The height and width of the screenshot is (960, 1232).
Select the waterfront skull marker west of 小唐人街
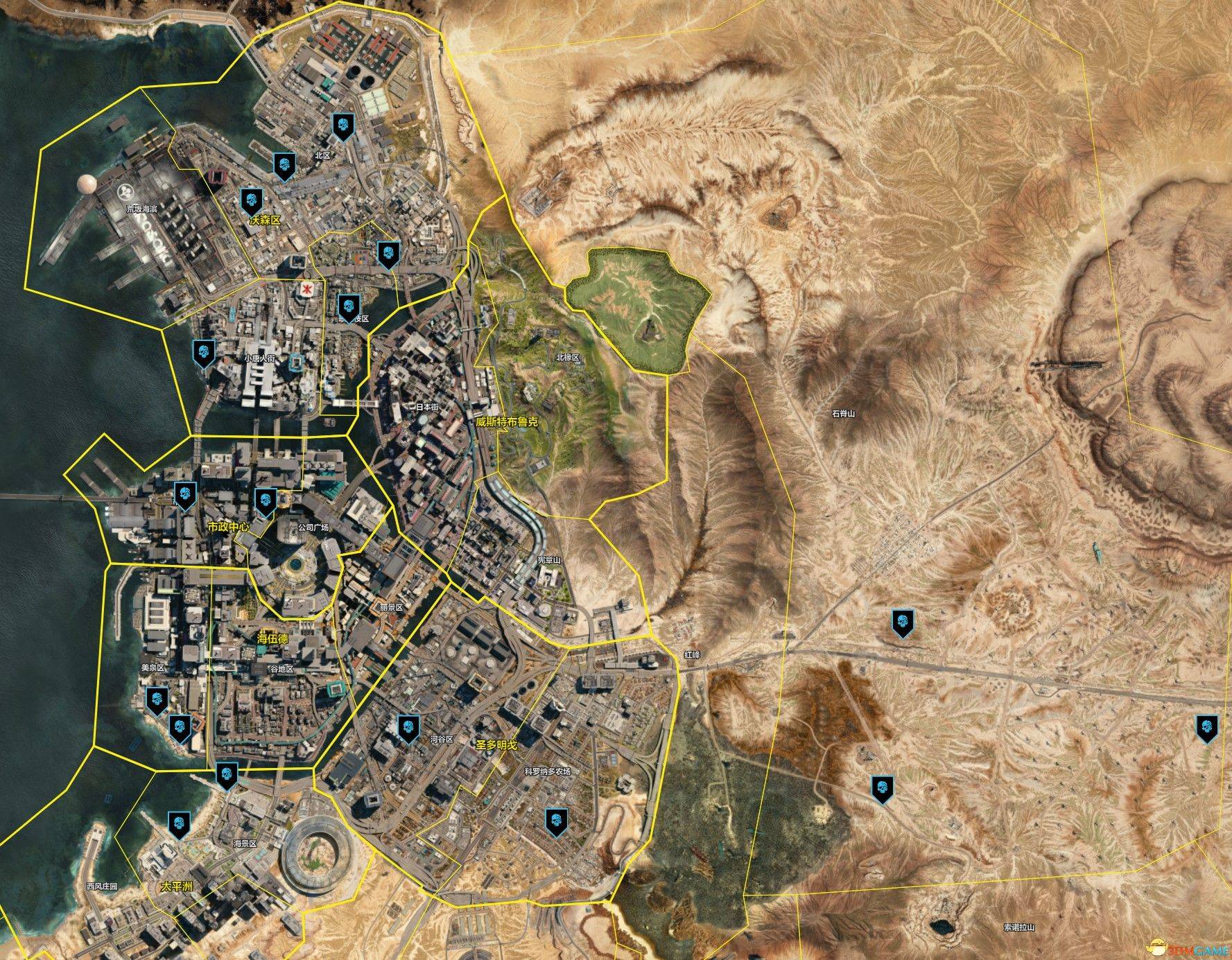coord(203,353)
